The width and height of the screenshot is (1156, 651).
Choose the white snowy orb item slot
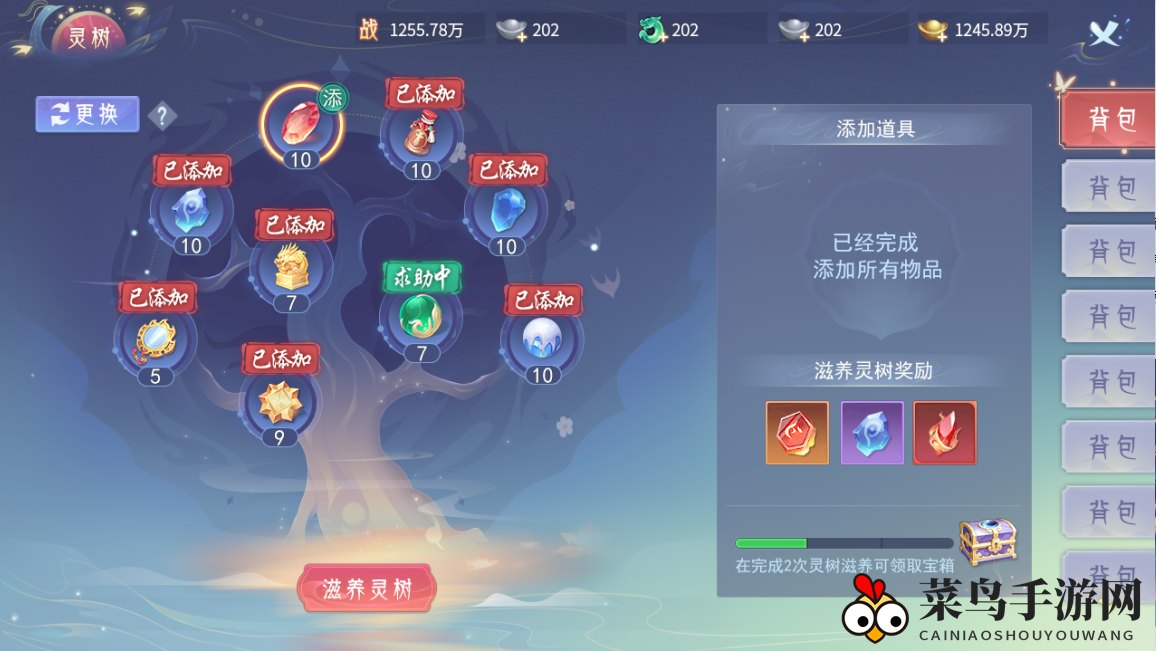(541, 340)
